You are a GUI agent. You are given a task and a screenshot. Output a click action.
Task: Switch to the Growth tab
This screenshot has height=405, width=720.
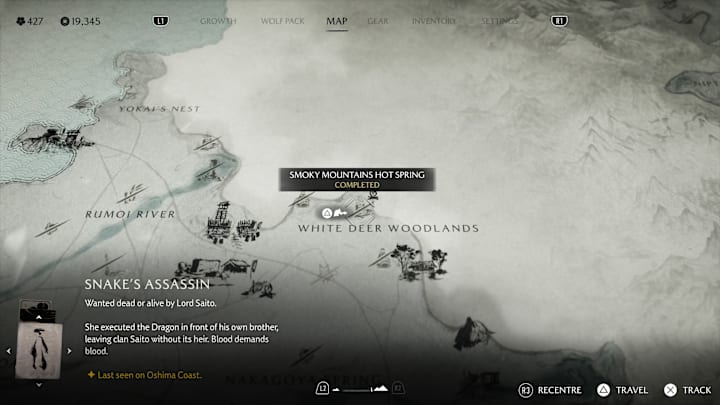218,21
